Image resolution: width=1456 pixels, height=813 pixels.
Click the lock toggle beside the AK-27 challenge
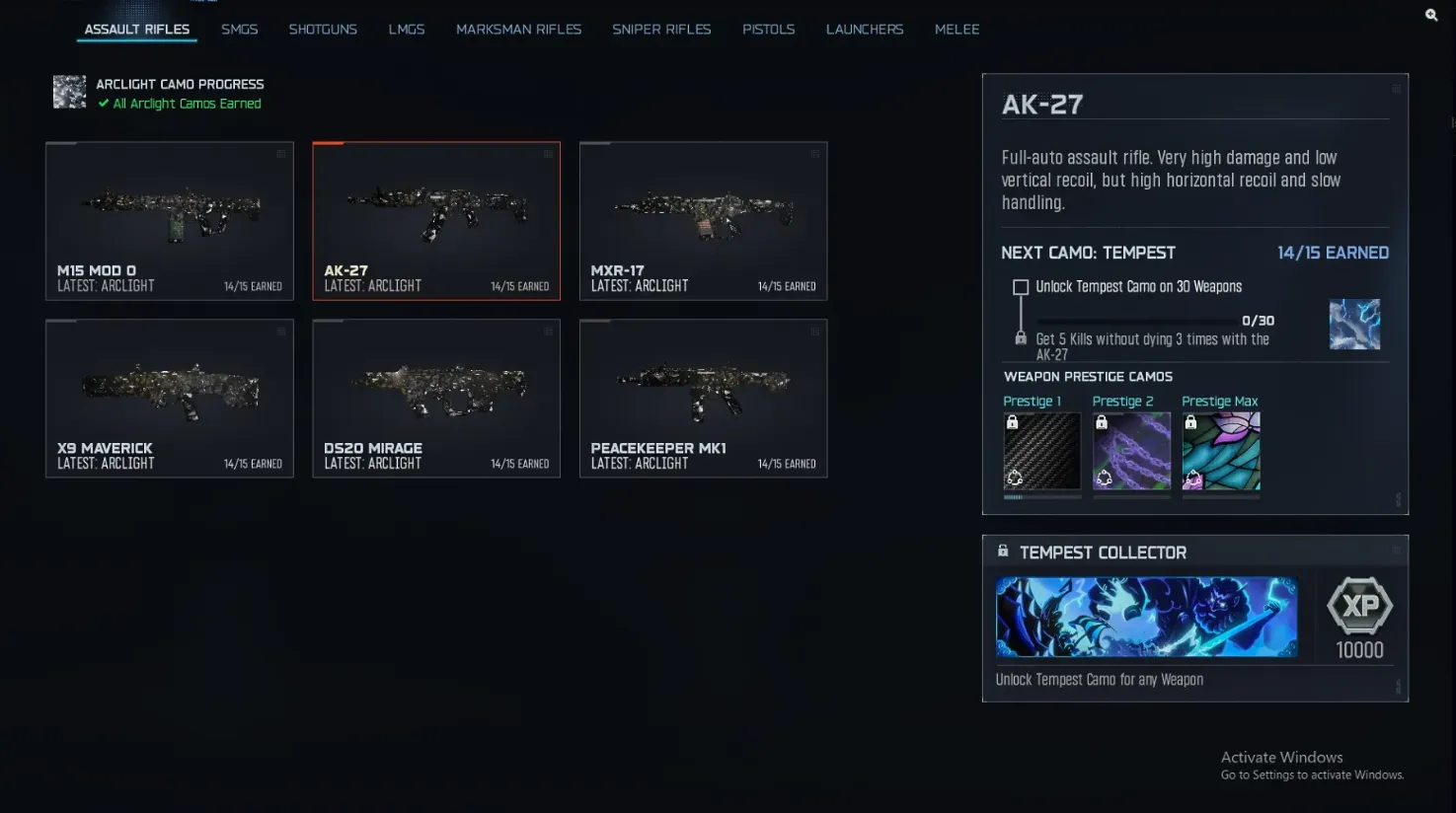pyautogui.click(x=1021, y=340)
